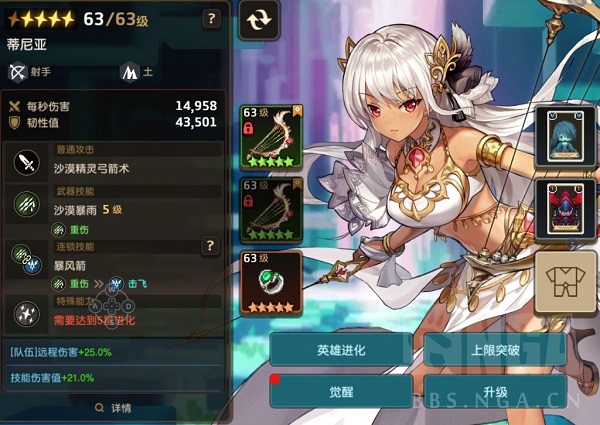600x425 pixels.
Task: View the locked special ability icon
Action: point(25,313)
